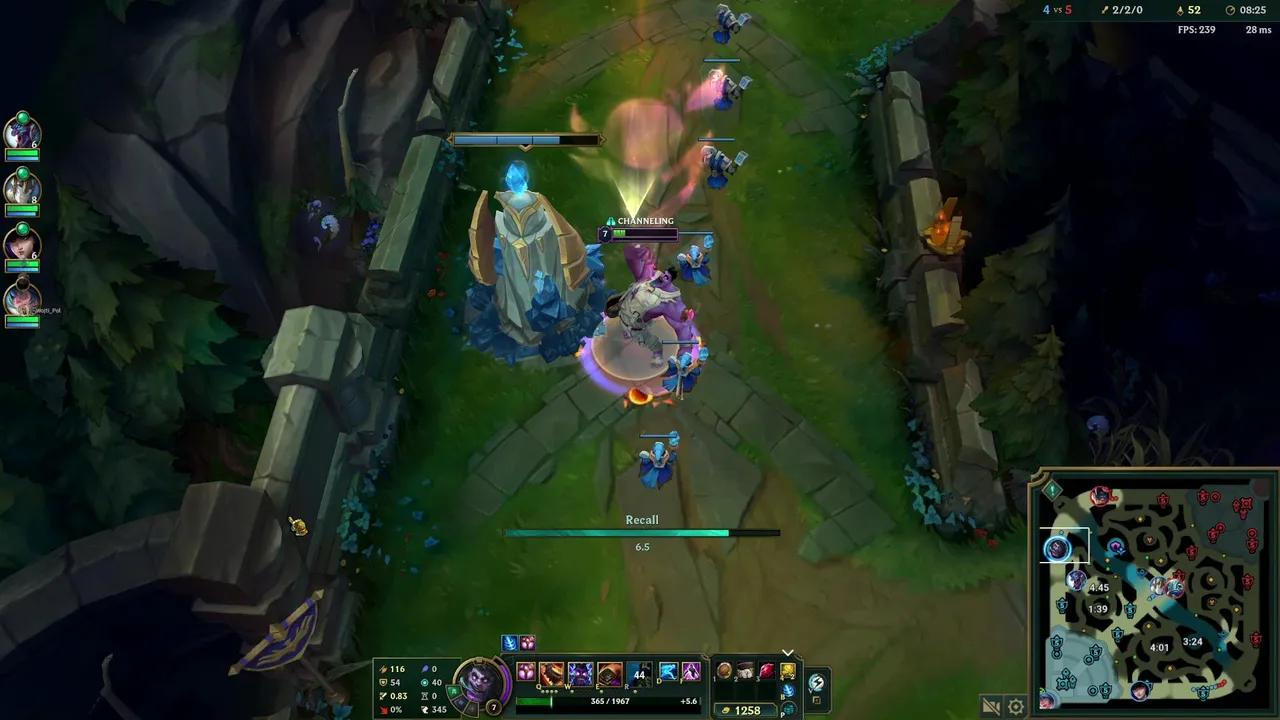Click the yellow warding trinket slot
The width and height of the screenshot is (1280, 720).
point(788,671)
